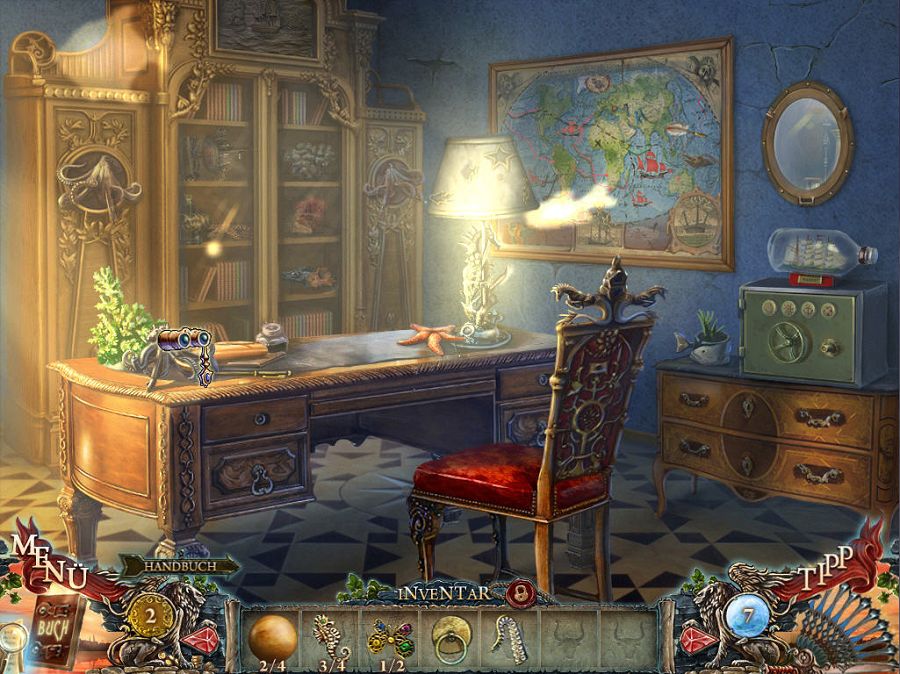
Task: Toggle the Inventar lock button
Action: pyautogui.click(x=517, y=593)
